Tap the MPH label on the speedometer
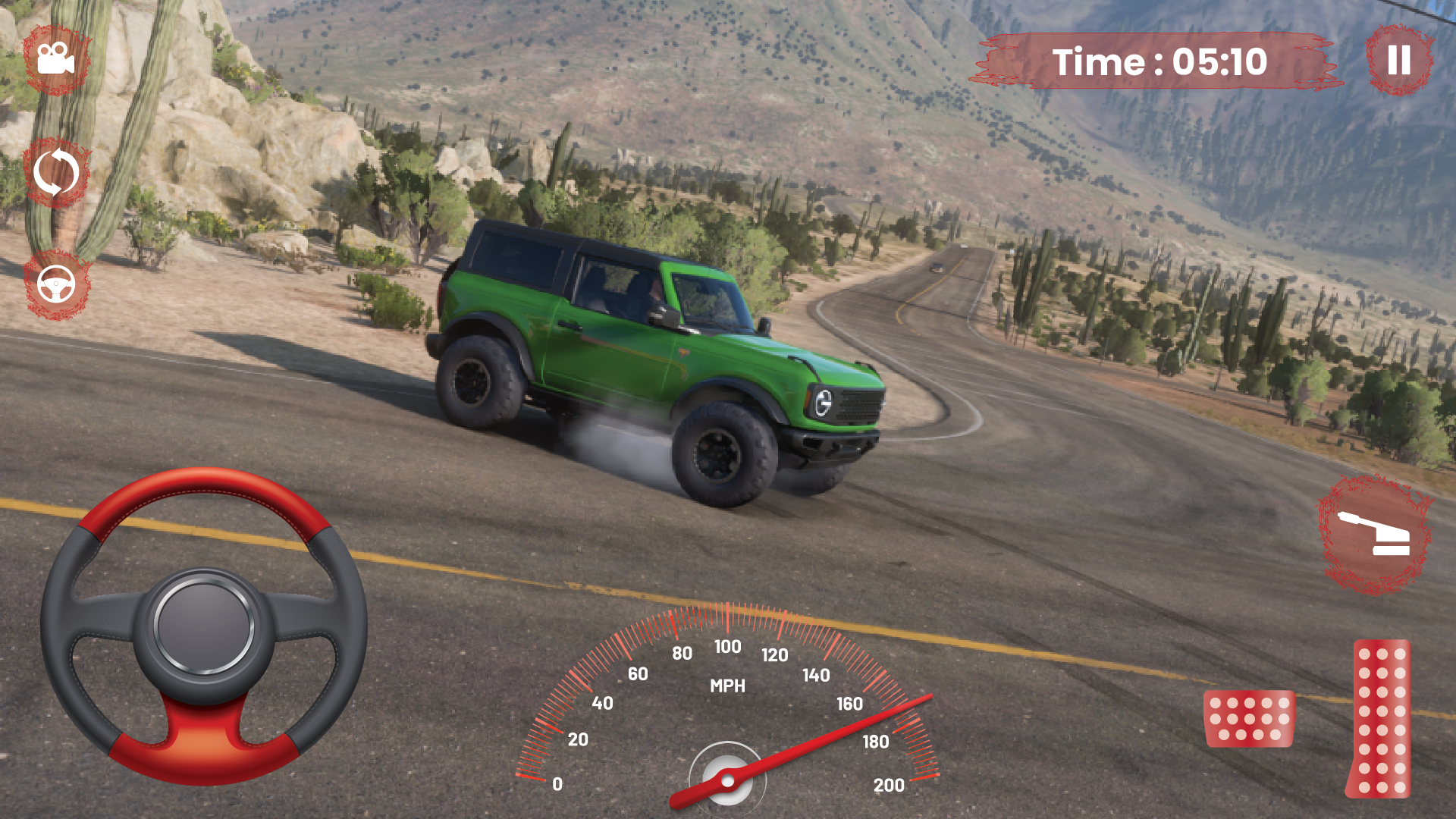This screenshot has width=1456, height=819. [727, 687]
